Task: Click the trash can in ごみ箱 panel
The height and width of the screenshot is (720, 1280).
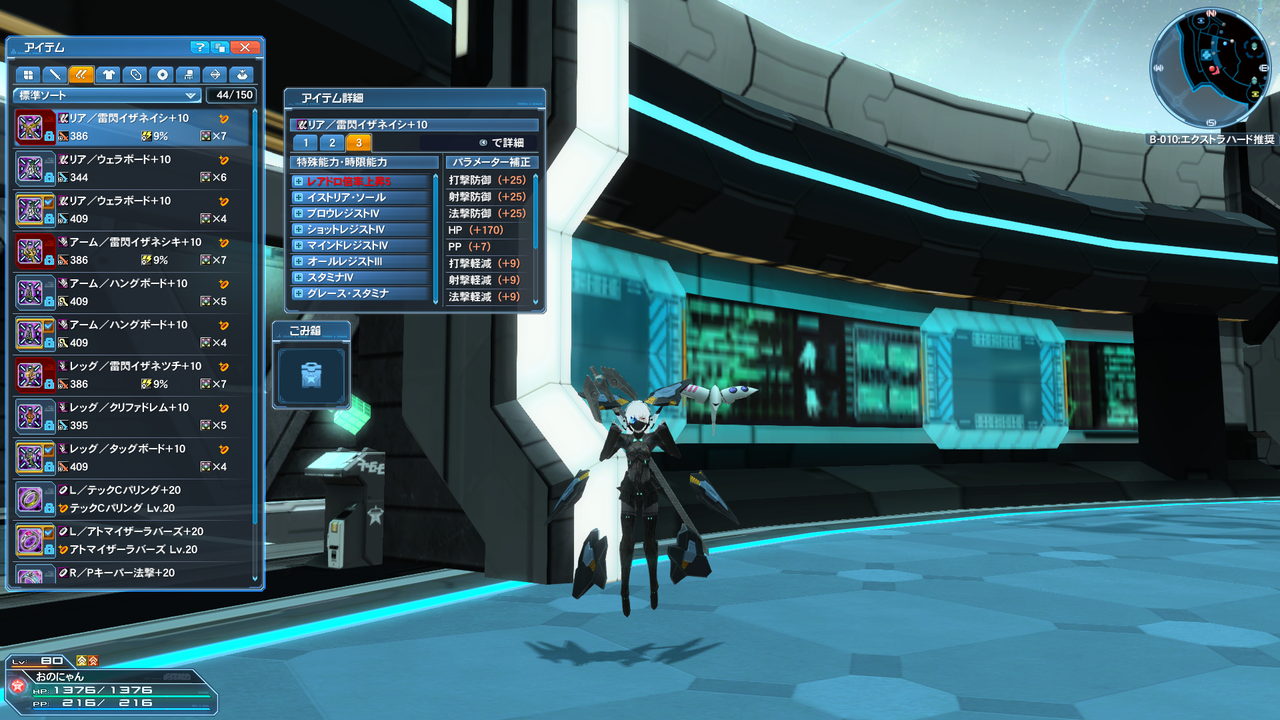Action: pyautogui.click(x=311, y=374)
